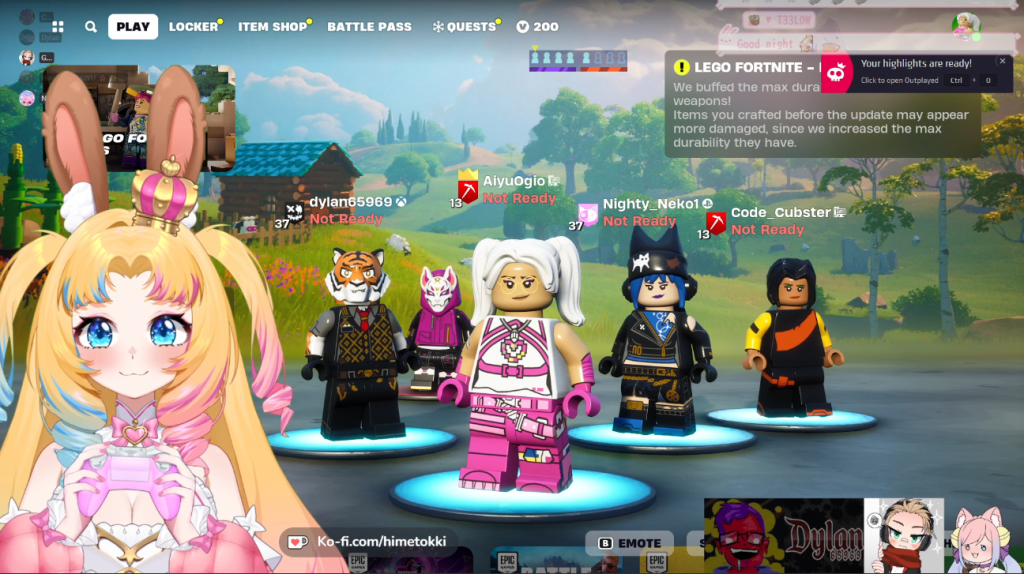The width and height of the screenshot is (1024, 574).
Task: Close the Outplayed highlights notification
Action: [1003, 62]
